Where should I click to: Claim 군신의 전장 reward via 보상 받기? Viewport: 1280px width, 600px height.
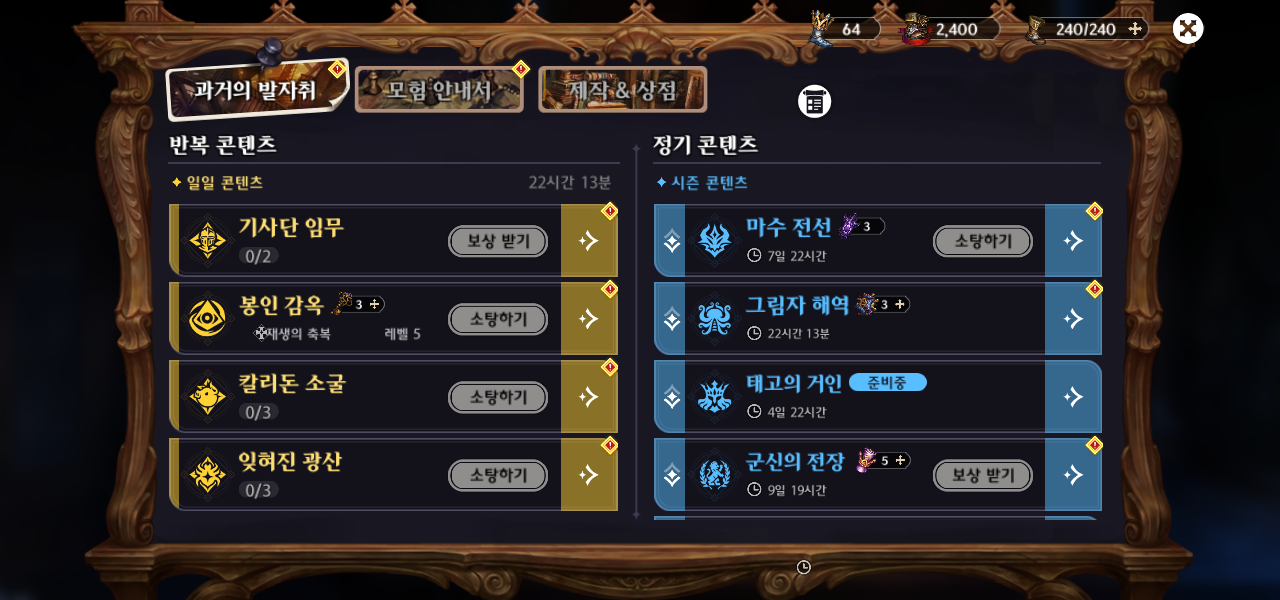tap(982, 475)
